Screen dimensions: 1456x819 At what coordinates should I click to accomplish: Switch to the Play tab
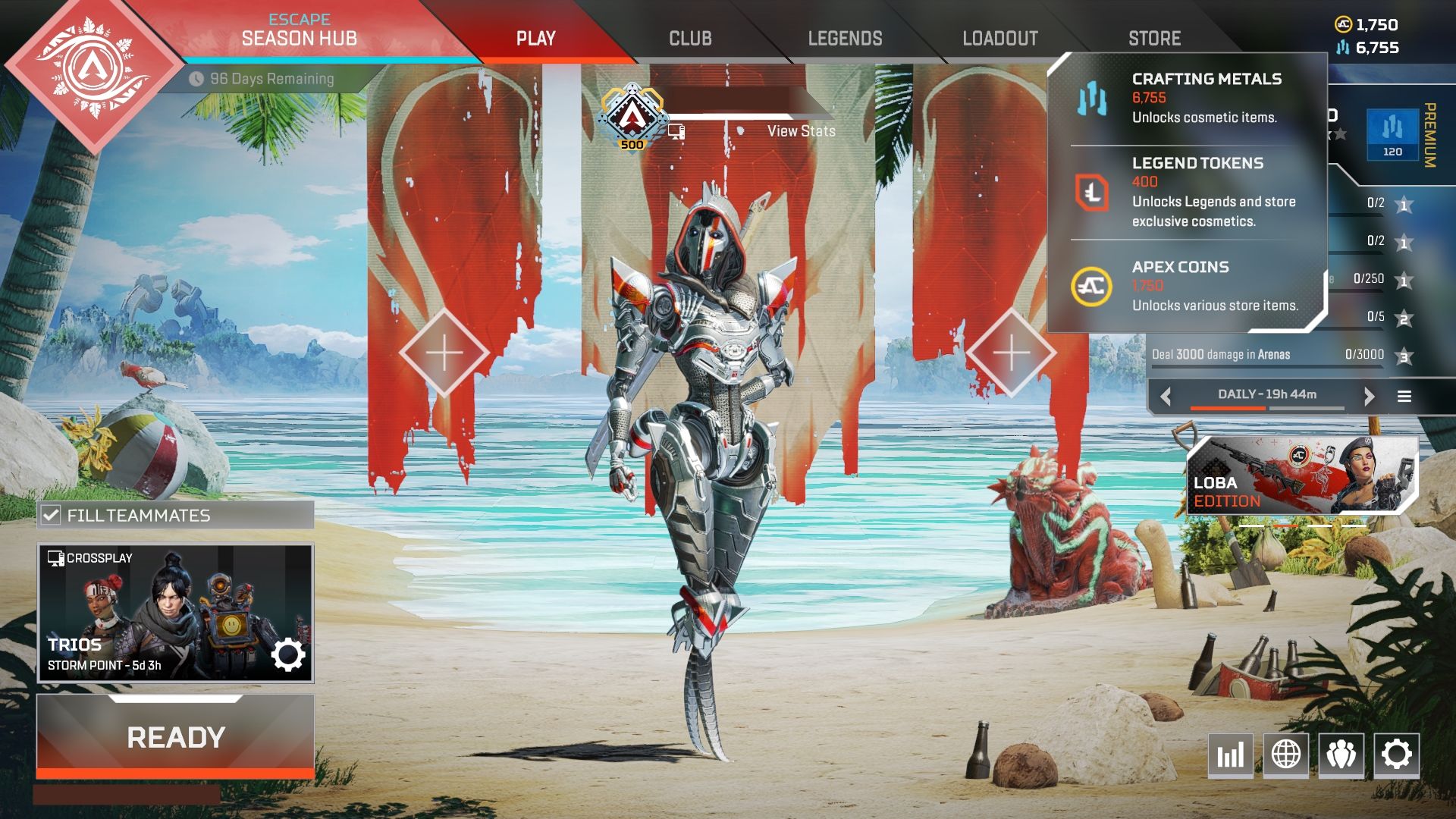[535, 39]
